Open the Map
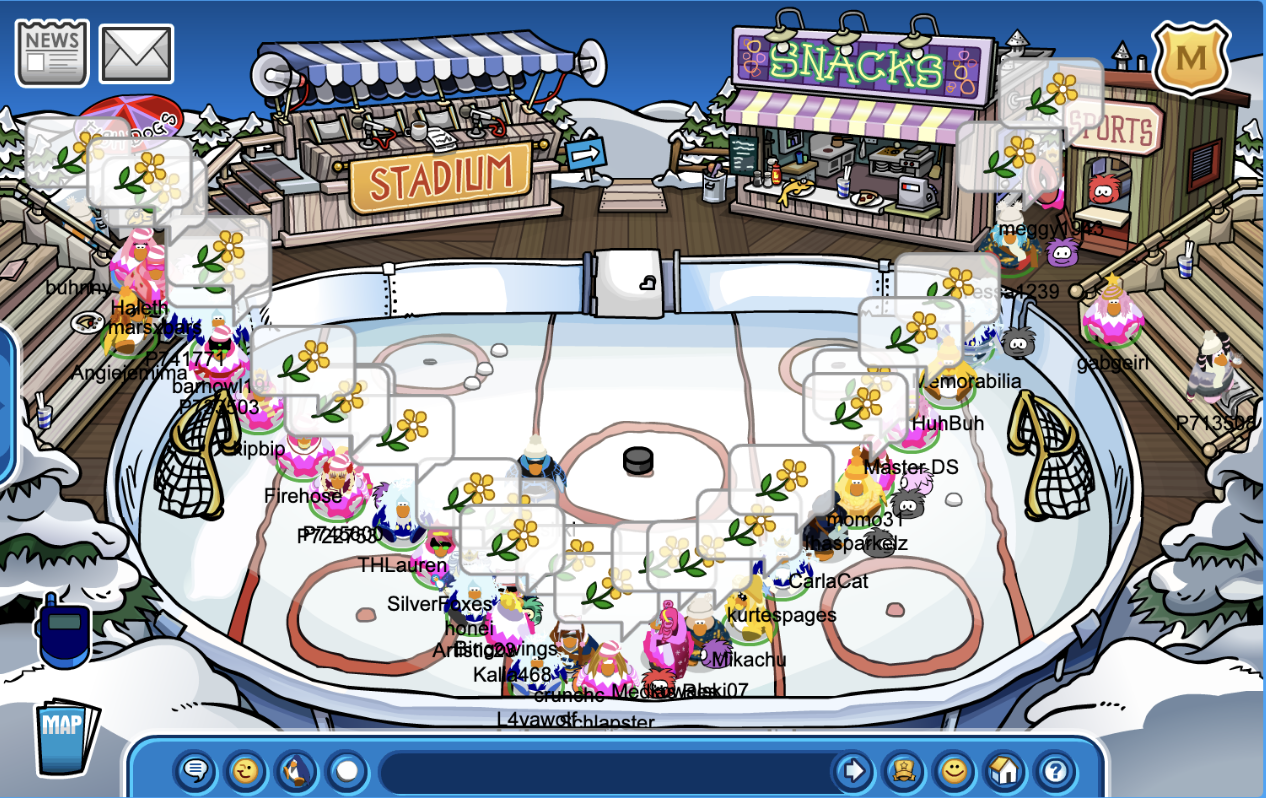The width and height of the screenshot is (1266, 798). [67, 738]
